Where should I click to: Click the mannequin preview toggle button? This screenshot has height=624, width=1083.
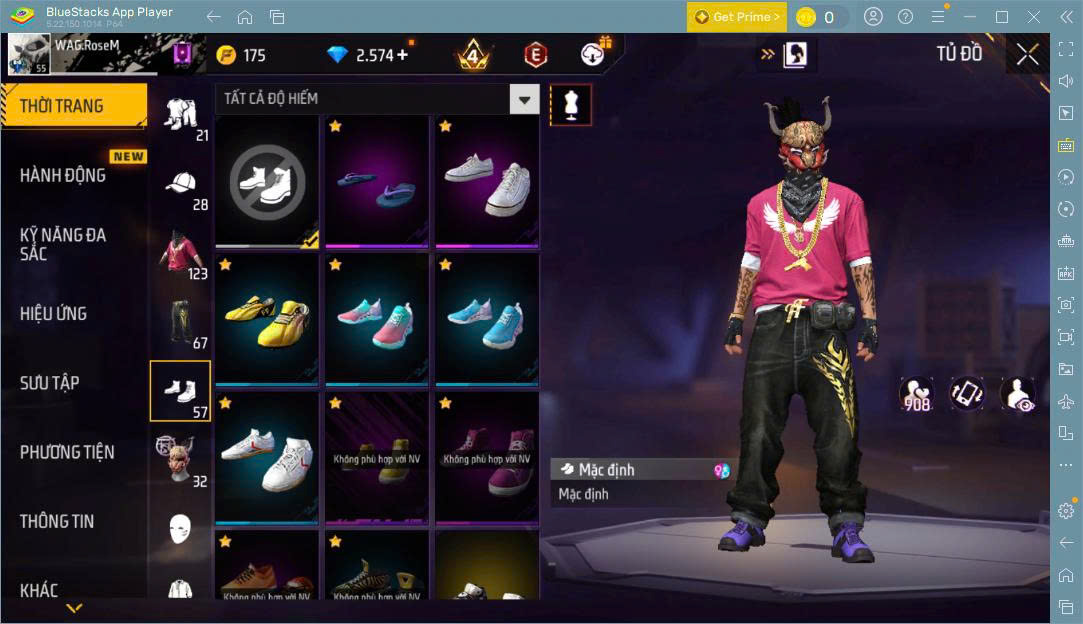(x=571, y=104)
